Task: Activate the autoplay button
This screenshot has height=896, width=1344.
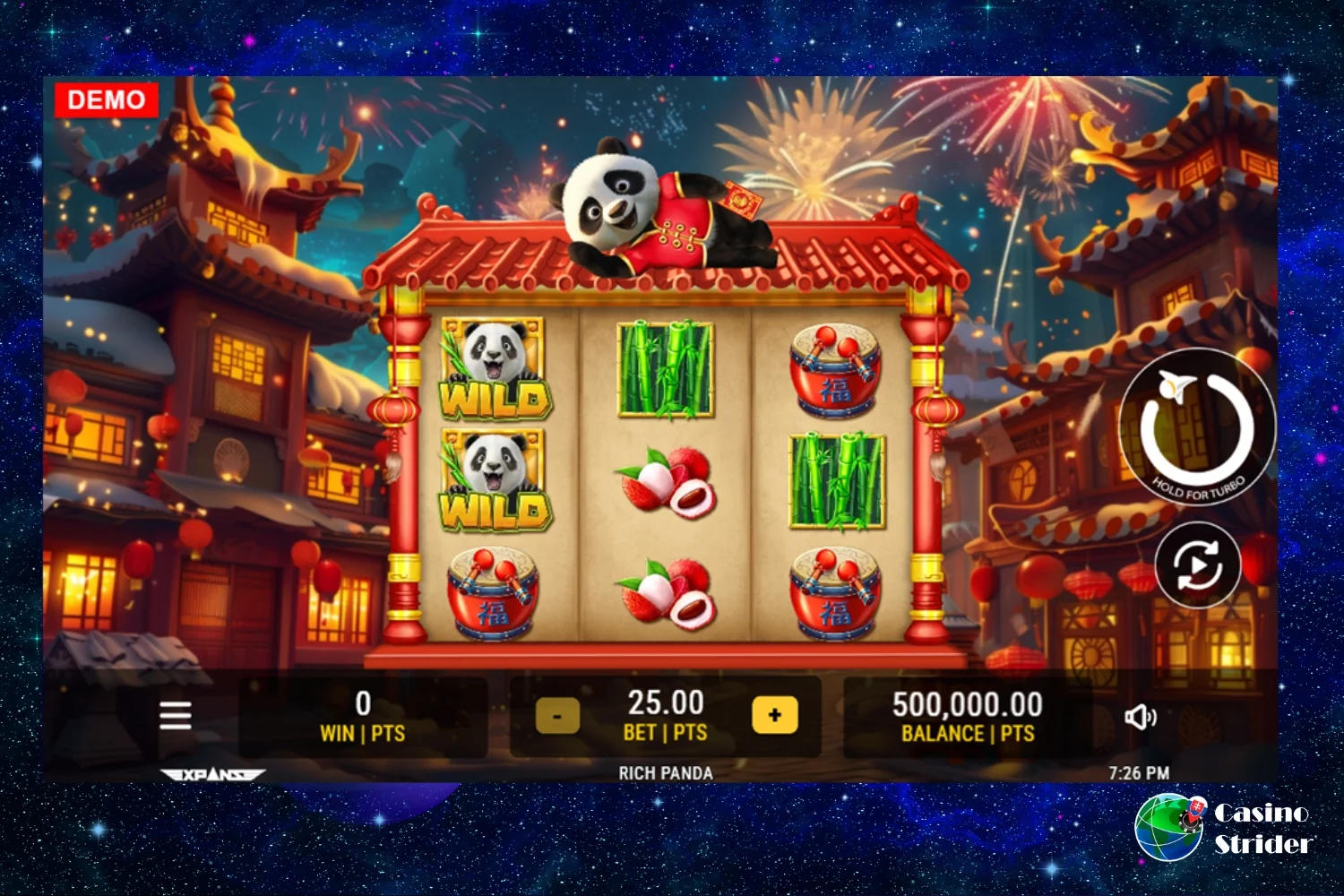Action: point(1198,565)
